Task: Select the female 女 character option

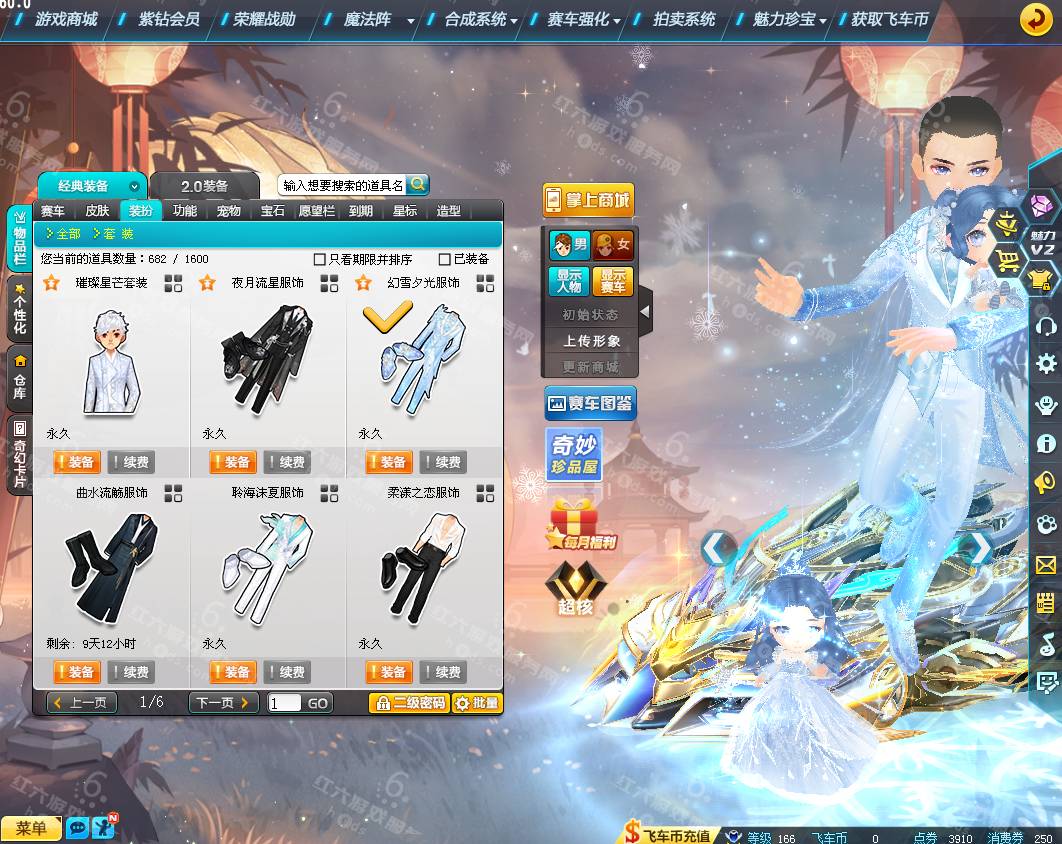Action: pos(613,245)
